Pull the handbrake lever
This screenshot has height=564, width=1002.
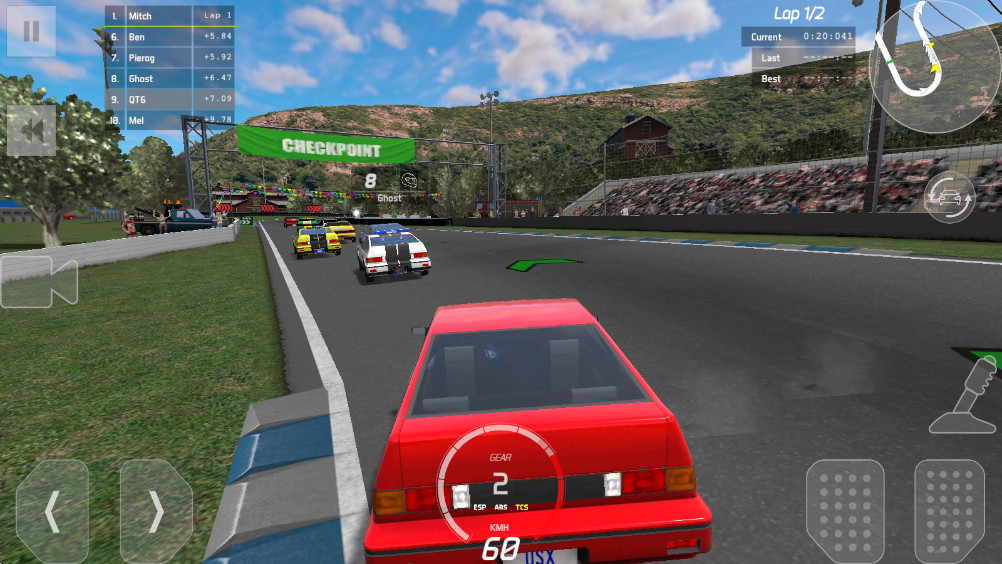pyautogui.click(x=965, y=394)
